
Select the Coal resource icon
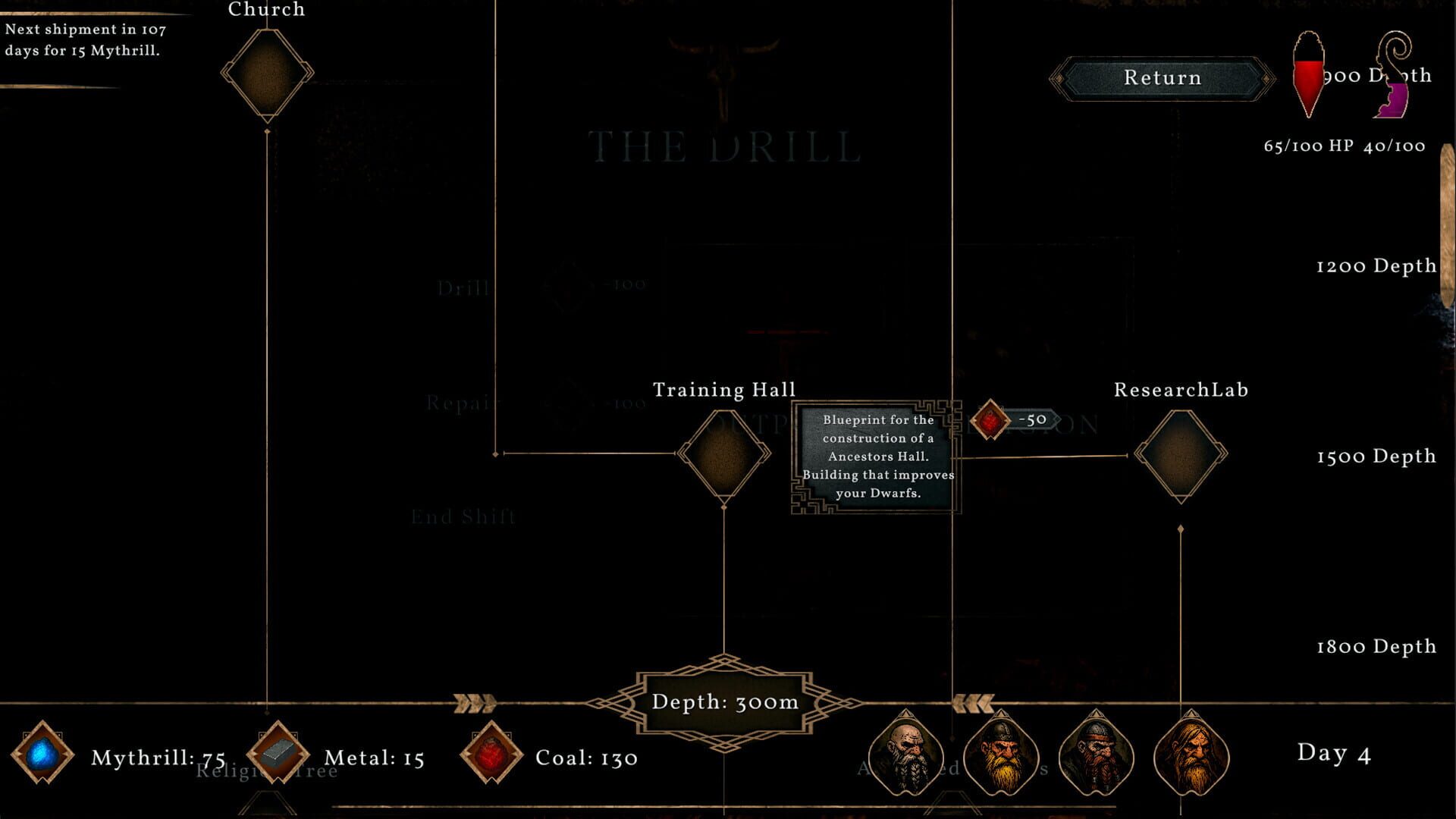click(491, 755)
